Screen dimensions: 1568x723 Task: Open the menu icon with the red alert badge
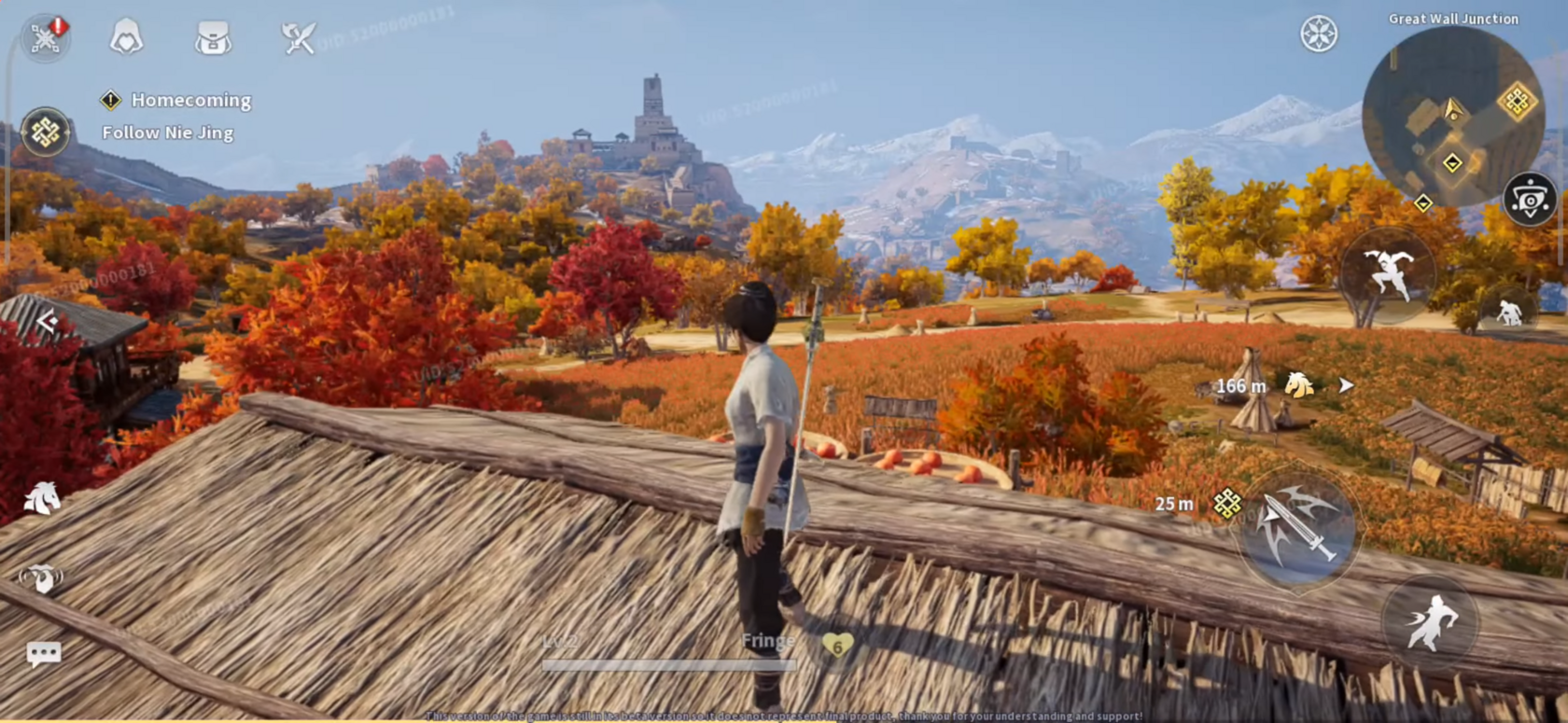pos(46,37)
